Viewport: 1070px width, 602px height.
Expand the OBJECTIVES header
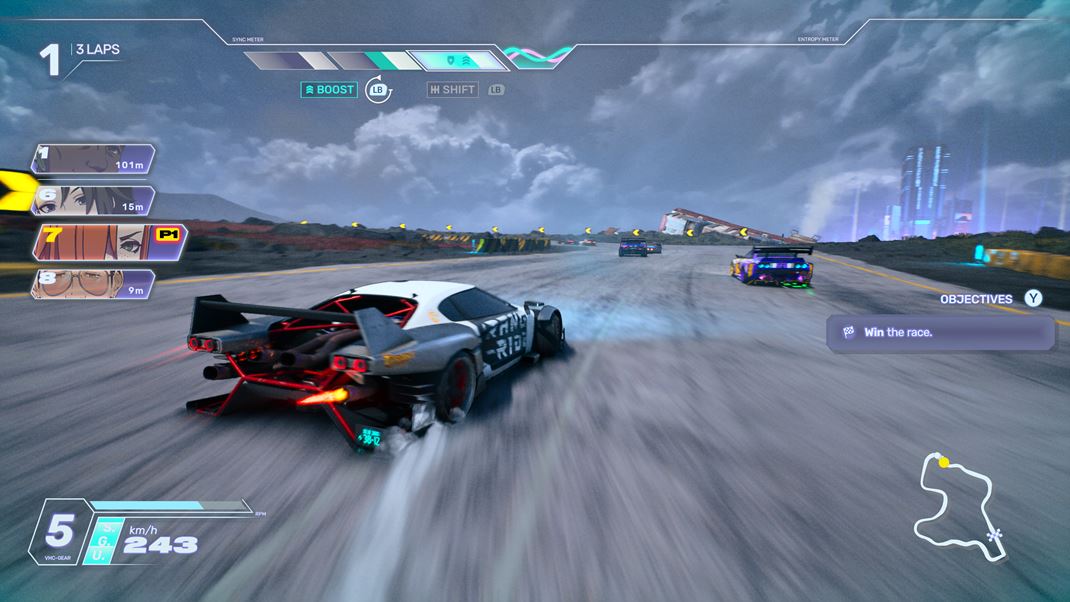(x=976, y=298)
